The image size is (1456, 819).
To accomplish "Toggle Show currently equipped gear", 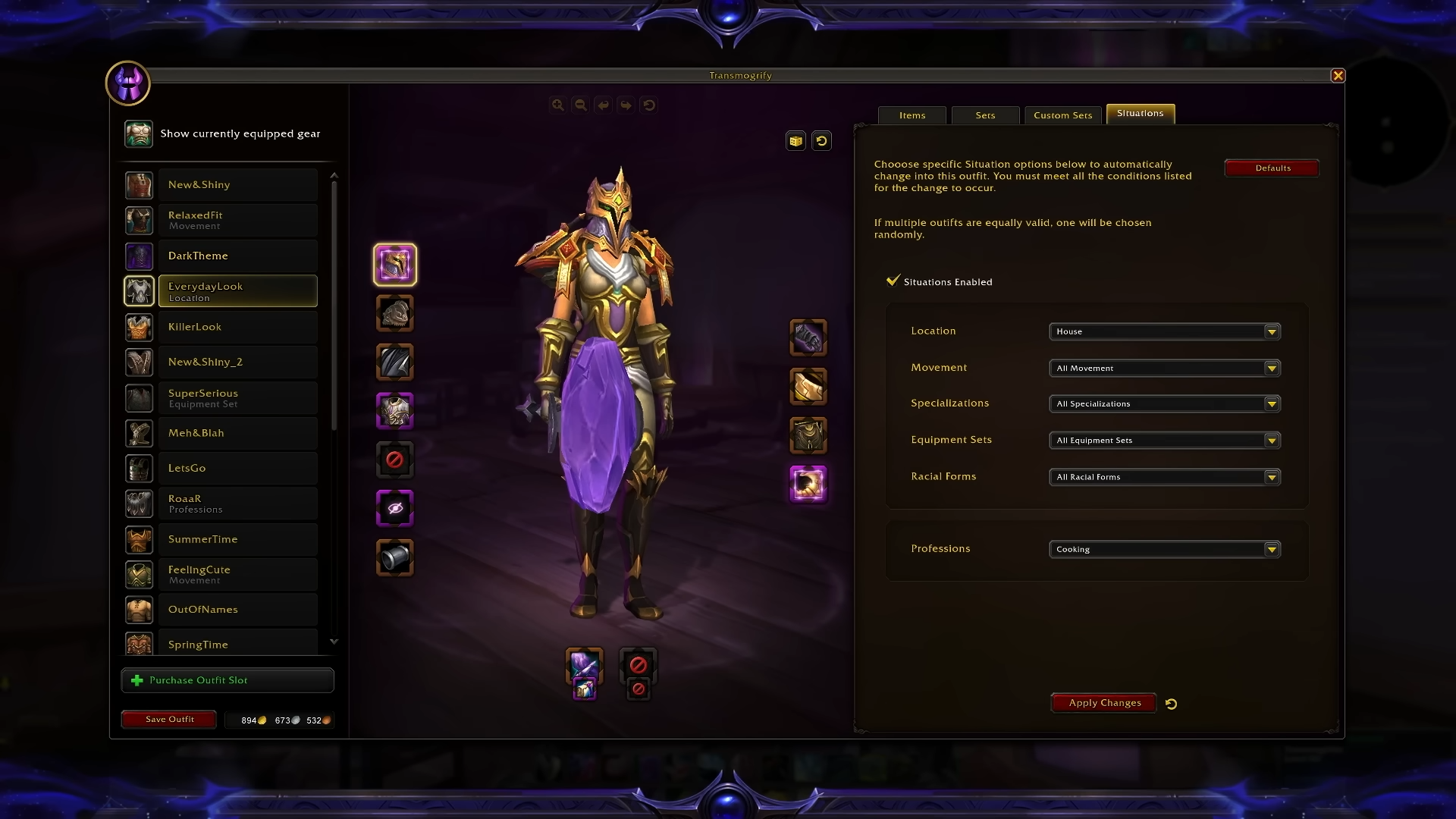I will coord(139,133).
